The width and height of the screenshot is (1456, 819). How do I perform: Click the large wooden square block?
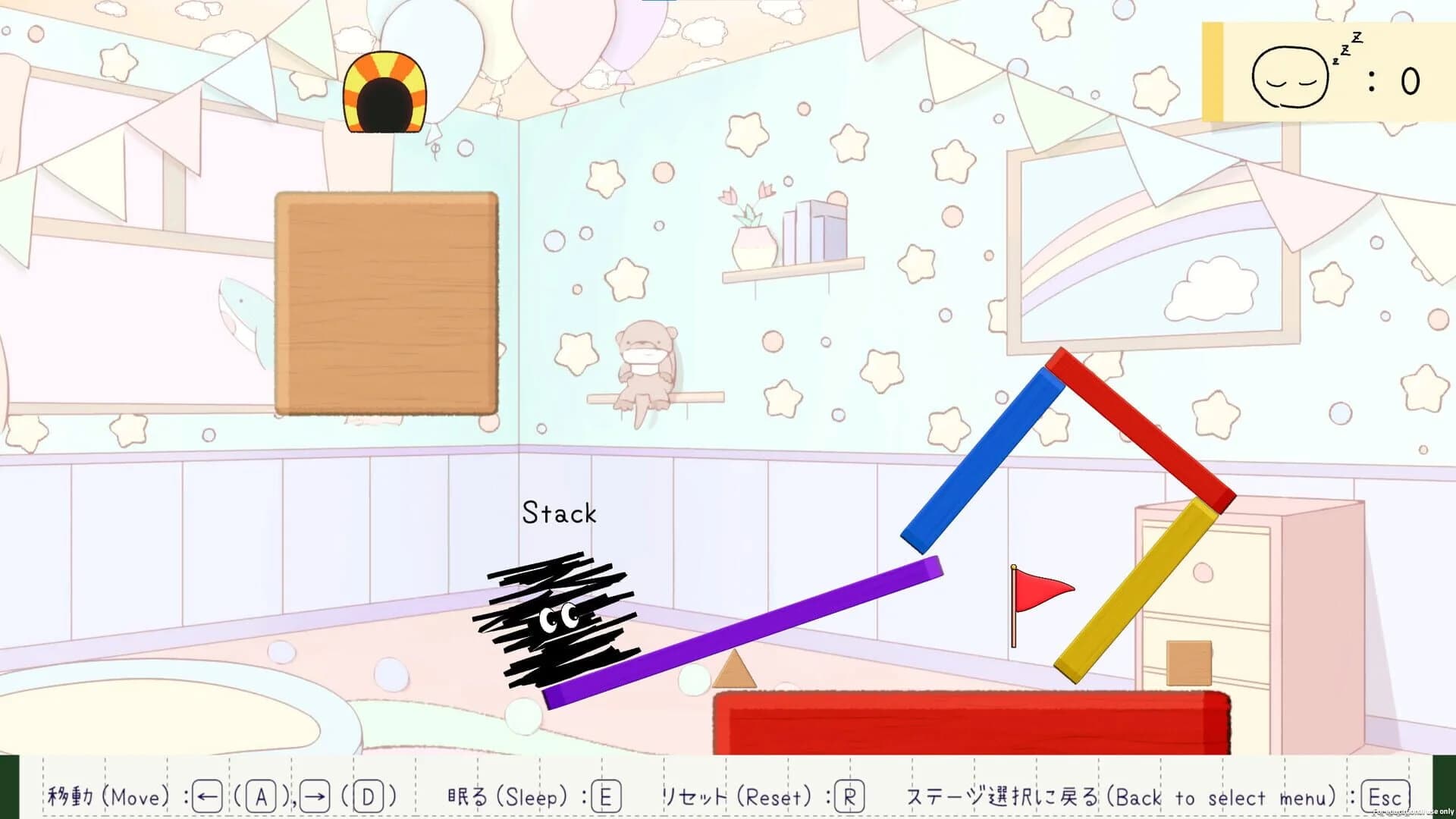coord(387,303)
